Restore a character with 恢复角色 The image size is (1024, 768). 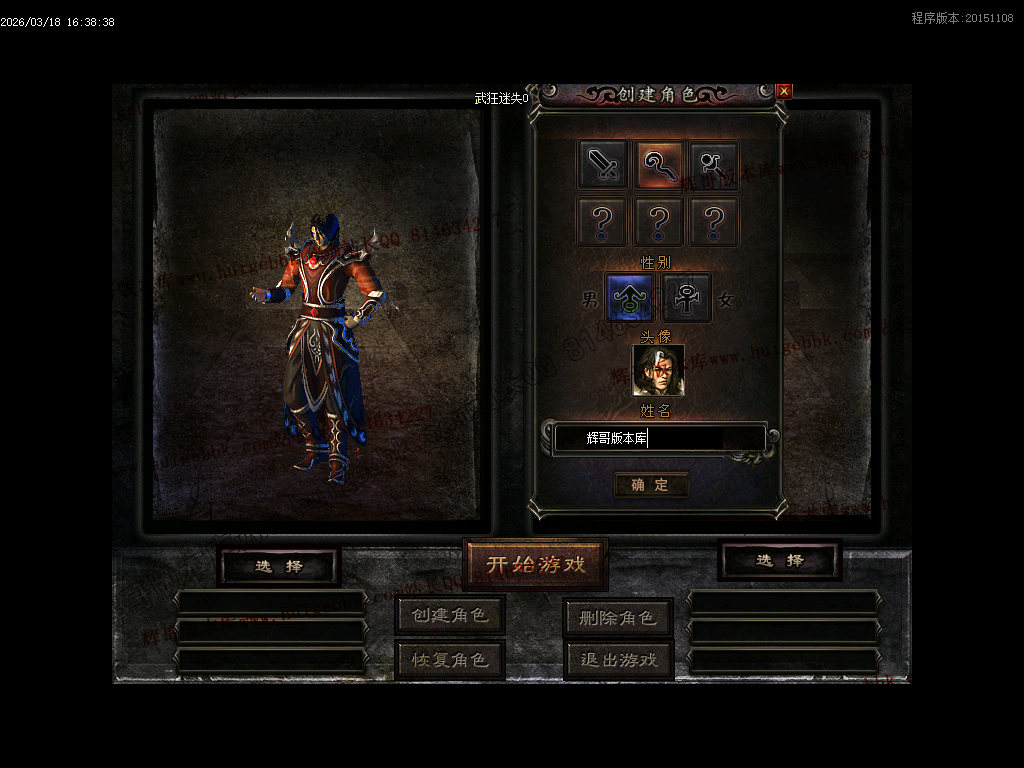(450, 660)
